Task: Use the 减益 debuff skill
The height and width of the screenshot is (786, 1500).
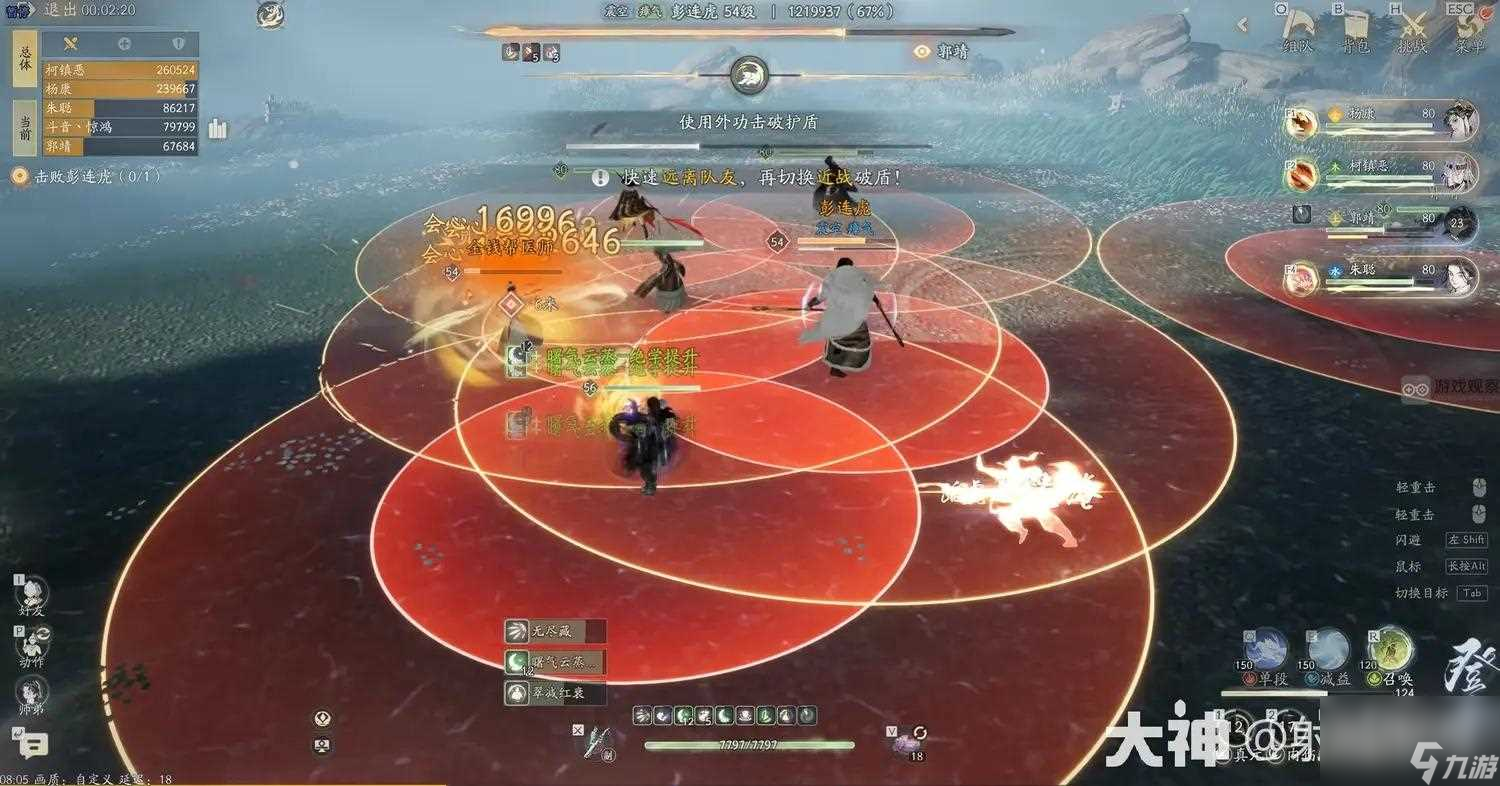Action: click(x=1324, y=650)
